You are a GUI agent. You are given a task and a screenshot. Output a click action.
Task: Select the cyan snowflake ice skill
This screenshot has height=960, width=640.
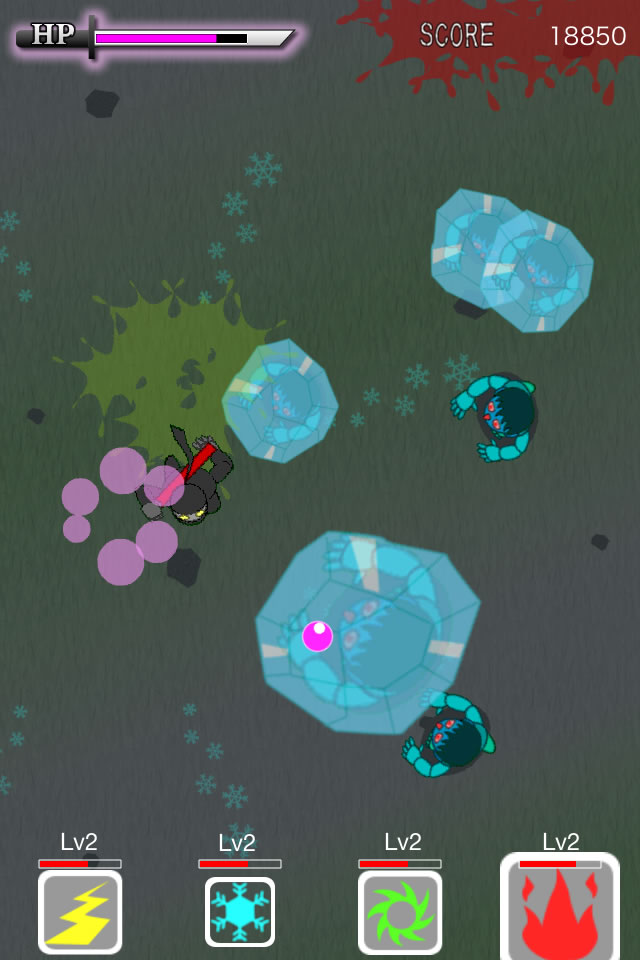click(x=240, y=911)
